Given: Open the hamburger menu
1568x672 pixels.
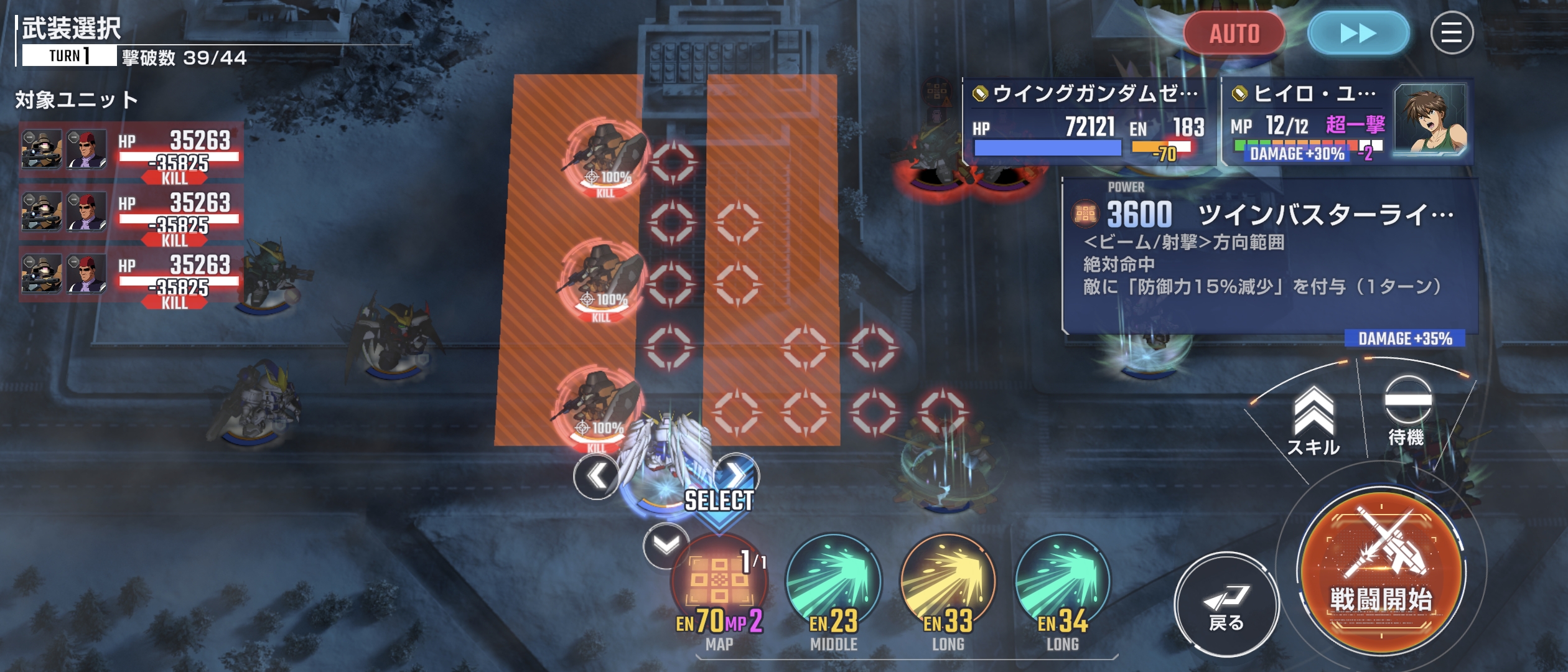Looking at the screenshot, I should pyautogui.click(x=1451, y=33).
